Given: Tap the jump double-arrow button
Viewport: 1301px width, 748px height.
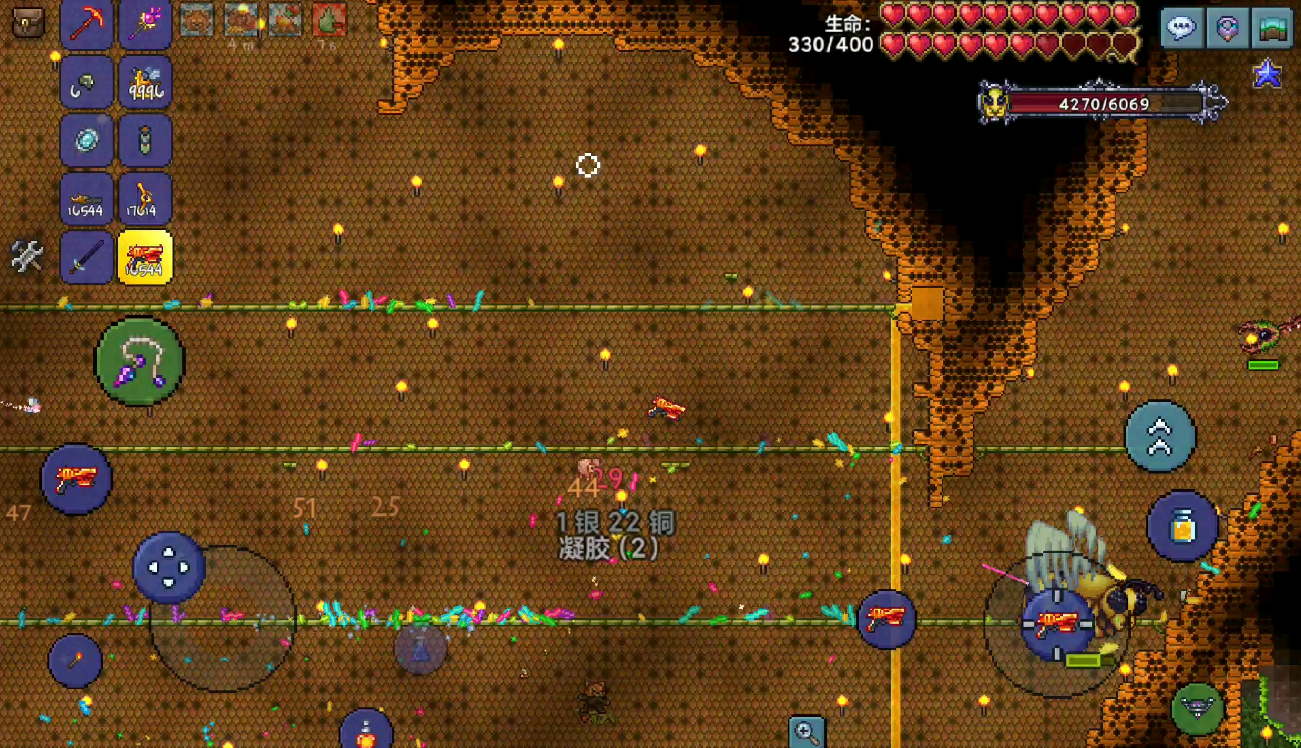Looking at the screenshot, I should [1160, 436].
